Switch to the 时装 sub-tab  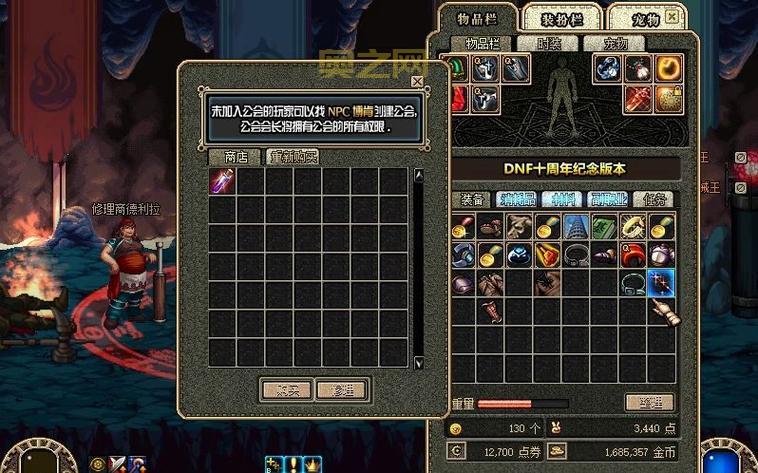click(549, 44)
